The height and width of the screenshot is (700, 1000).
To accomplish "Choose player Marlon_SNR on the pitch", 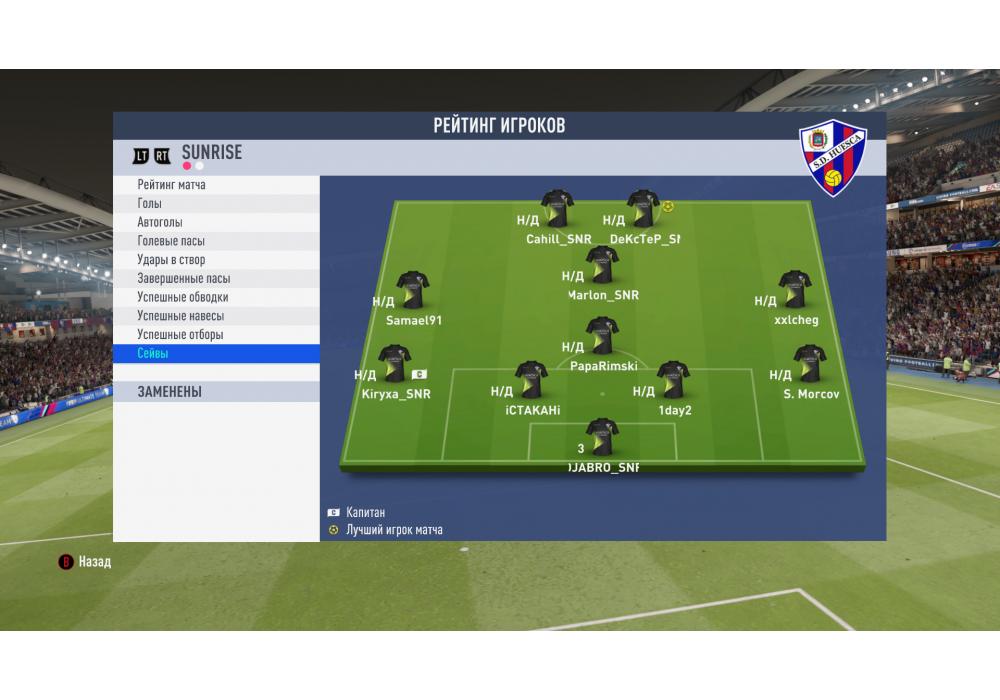I will click(602, 264).
